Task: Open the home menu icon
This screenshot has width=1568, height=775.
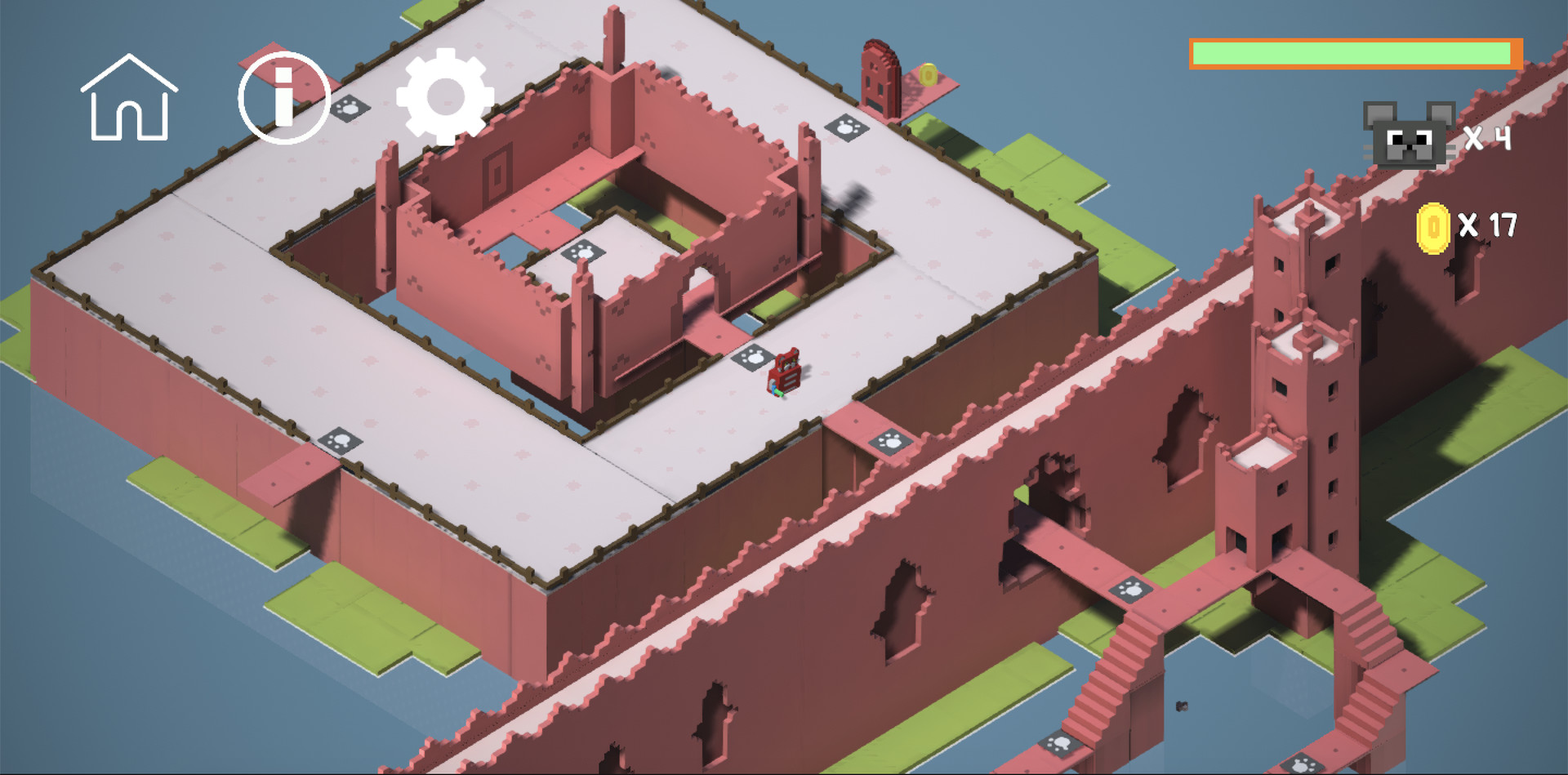Action: [130, 98]
